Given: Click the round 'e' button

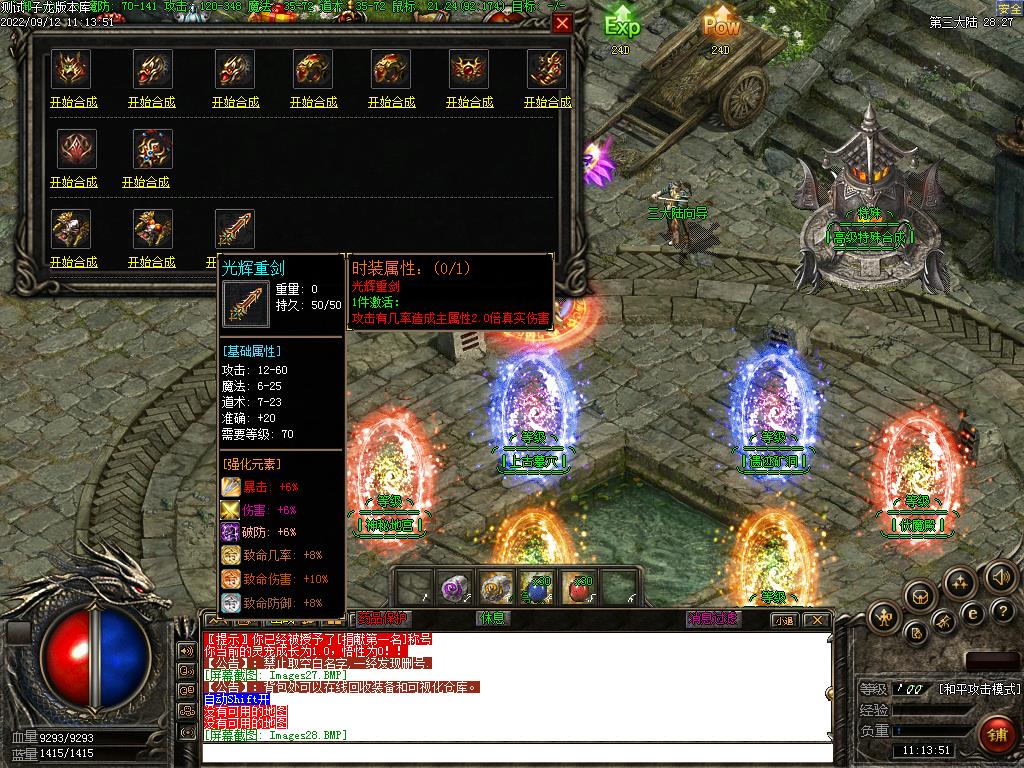Looking at the screenshot, I should pos(972,613).
